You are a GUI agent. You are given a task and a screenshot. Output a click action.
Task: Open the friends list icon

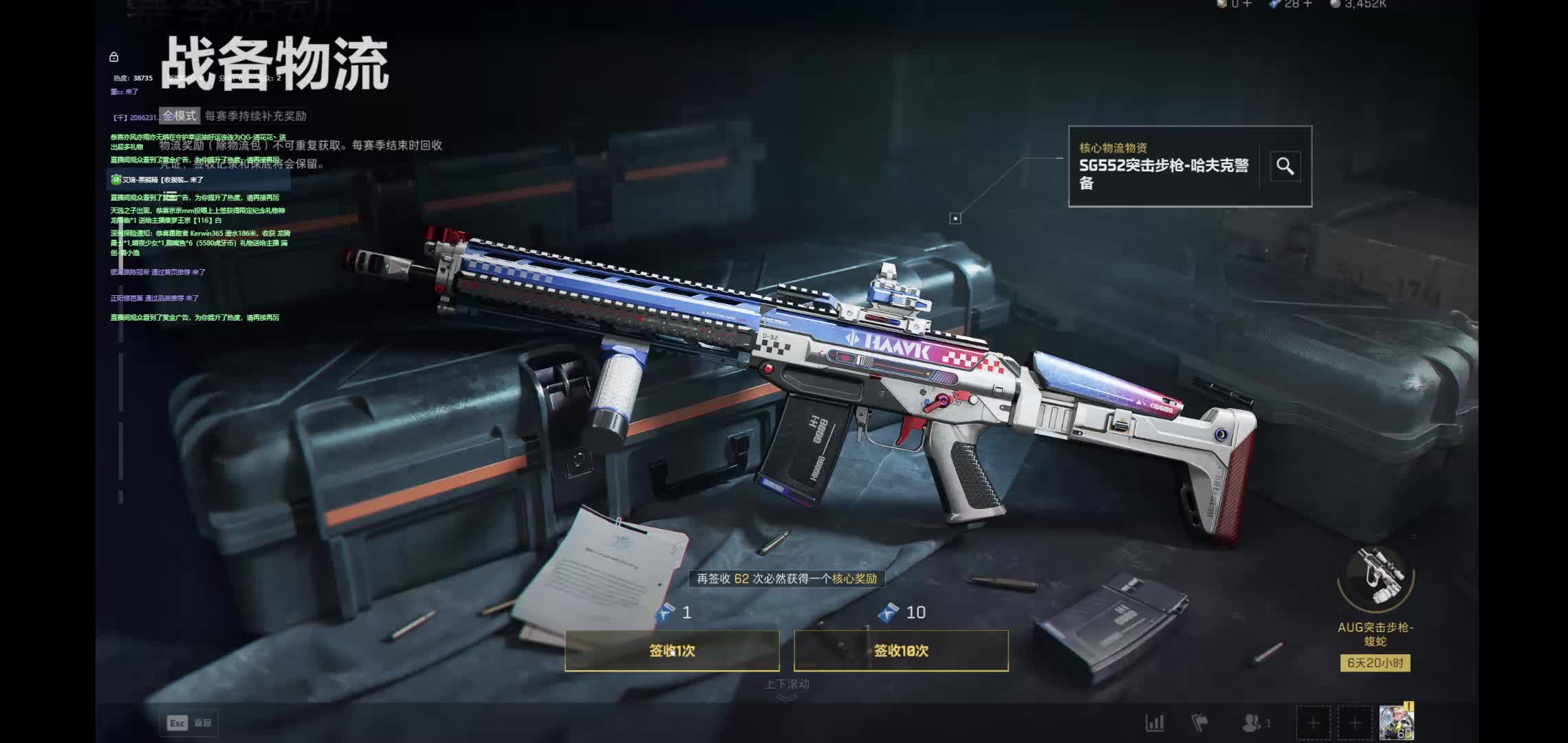pyautogui.click(x=1252, y=723)
